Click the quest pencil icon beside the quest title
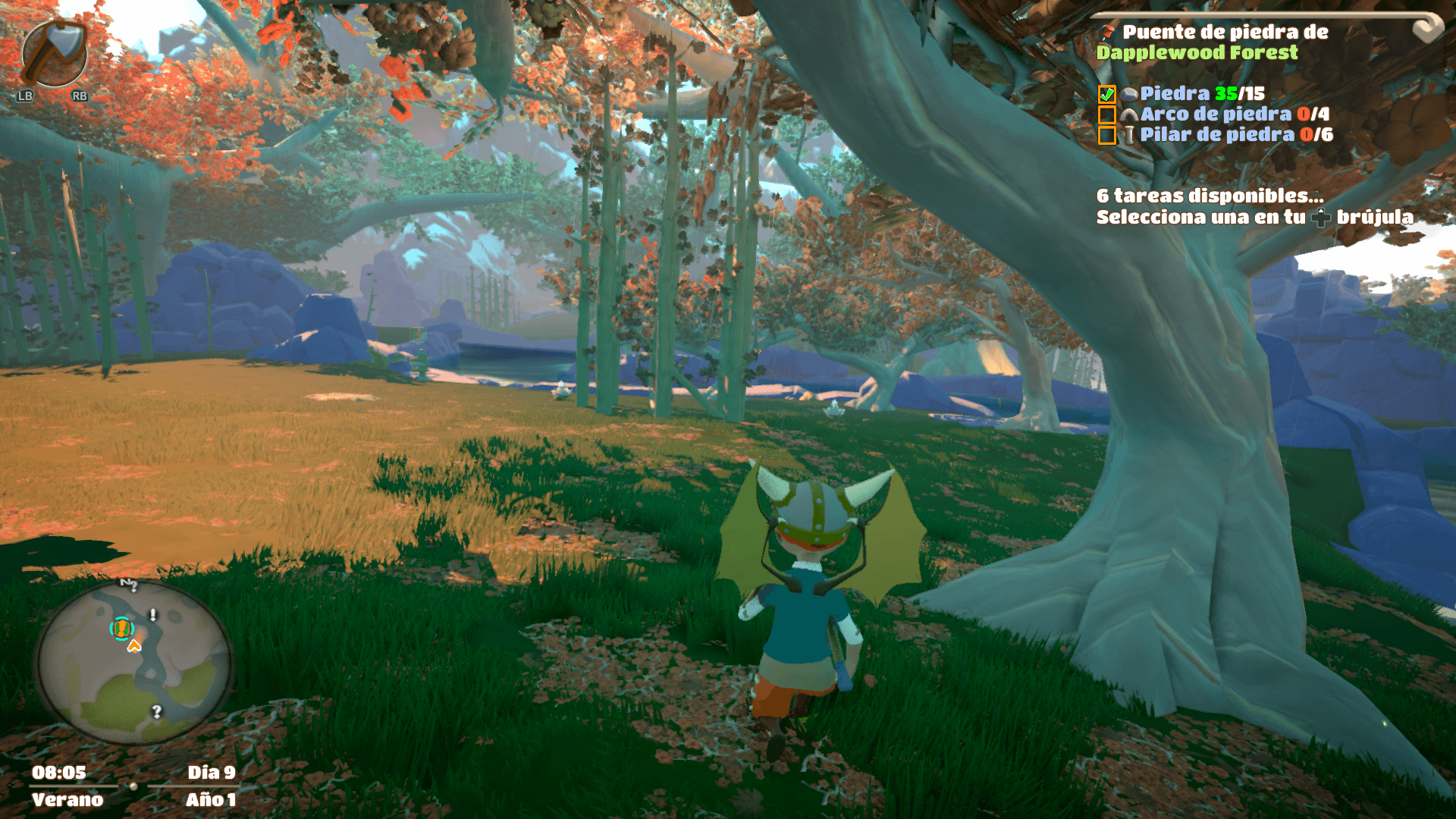1456x819 pixels. pos(1107,33)
